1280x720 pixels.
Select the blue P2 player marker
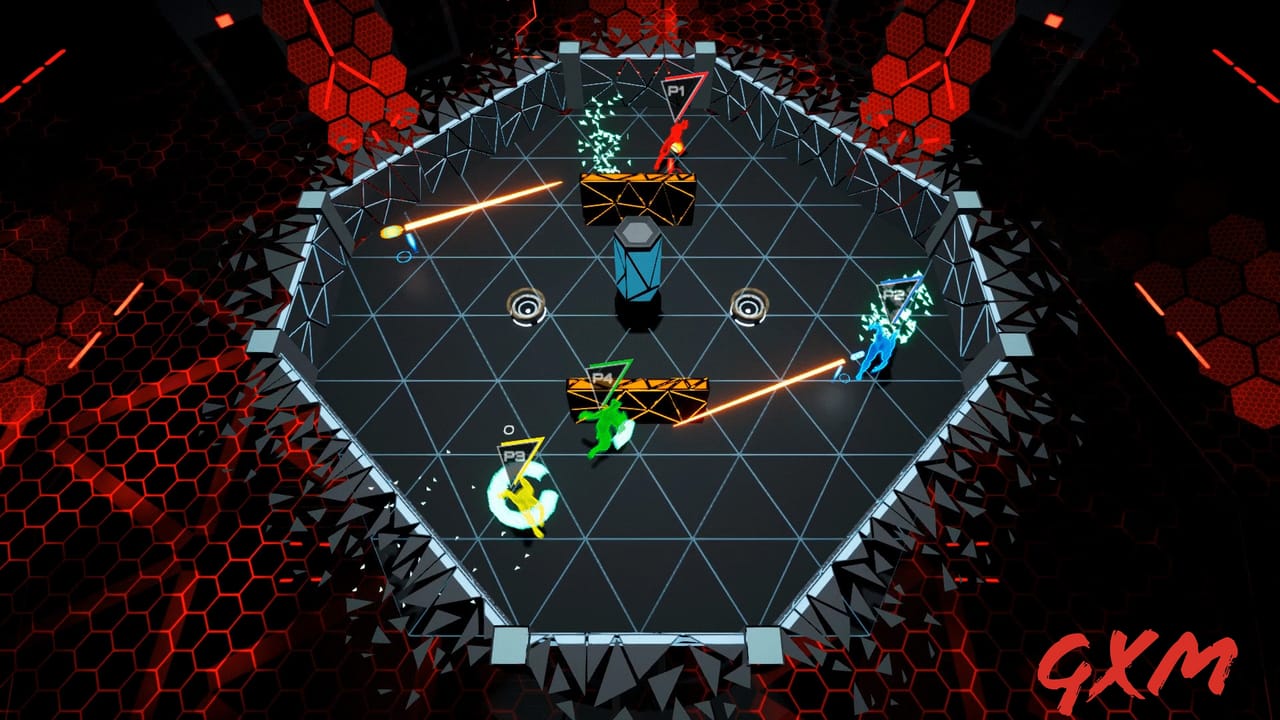895,294
